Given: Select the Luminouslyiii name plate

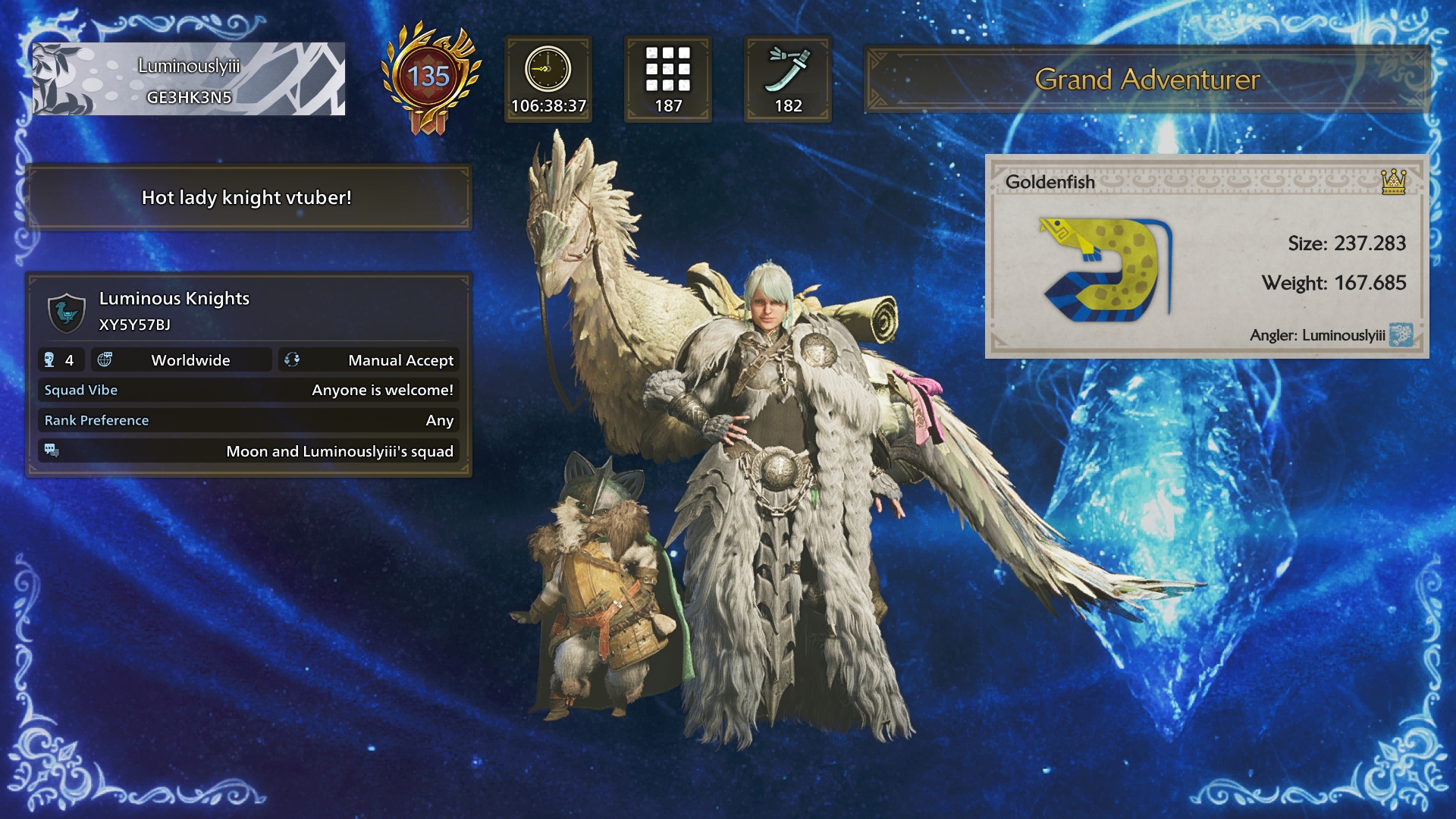Looking at the screenshot, I should pyautogui.click(x=188, y=79).
